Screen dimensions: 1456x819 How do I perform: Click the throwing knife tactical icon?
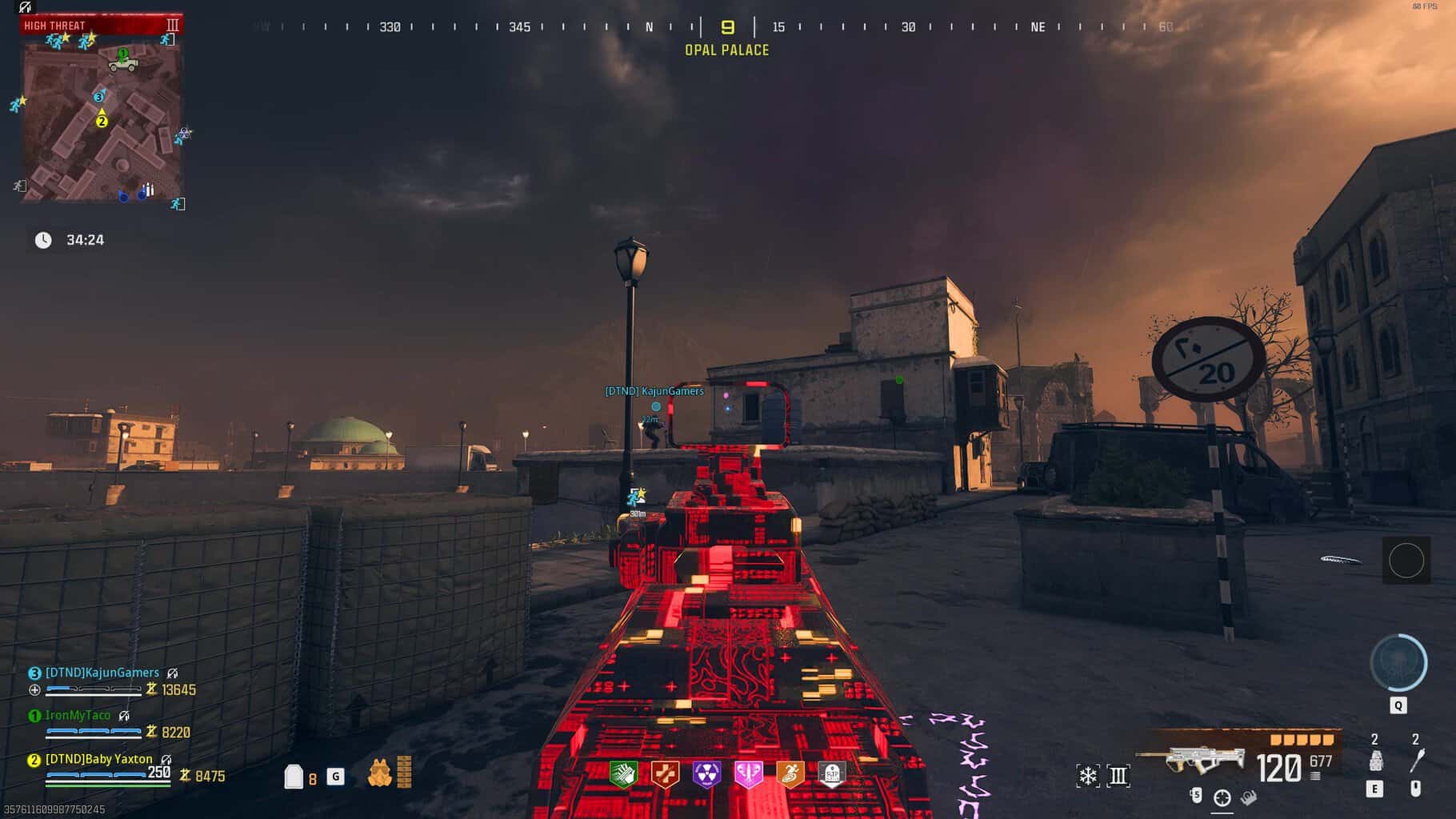1416,760
